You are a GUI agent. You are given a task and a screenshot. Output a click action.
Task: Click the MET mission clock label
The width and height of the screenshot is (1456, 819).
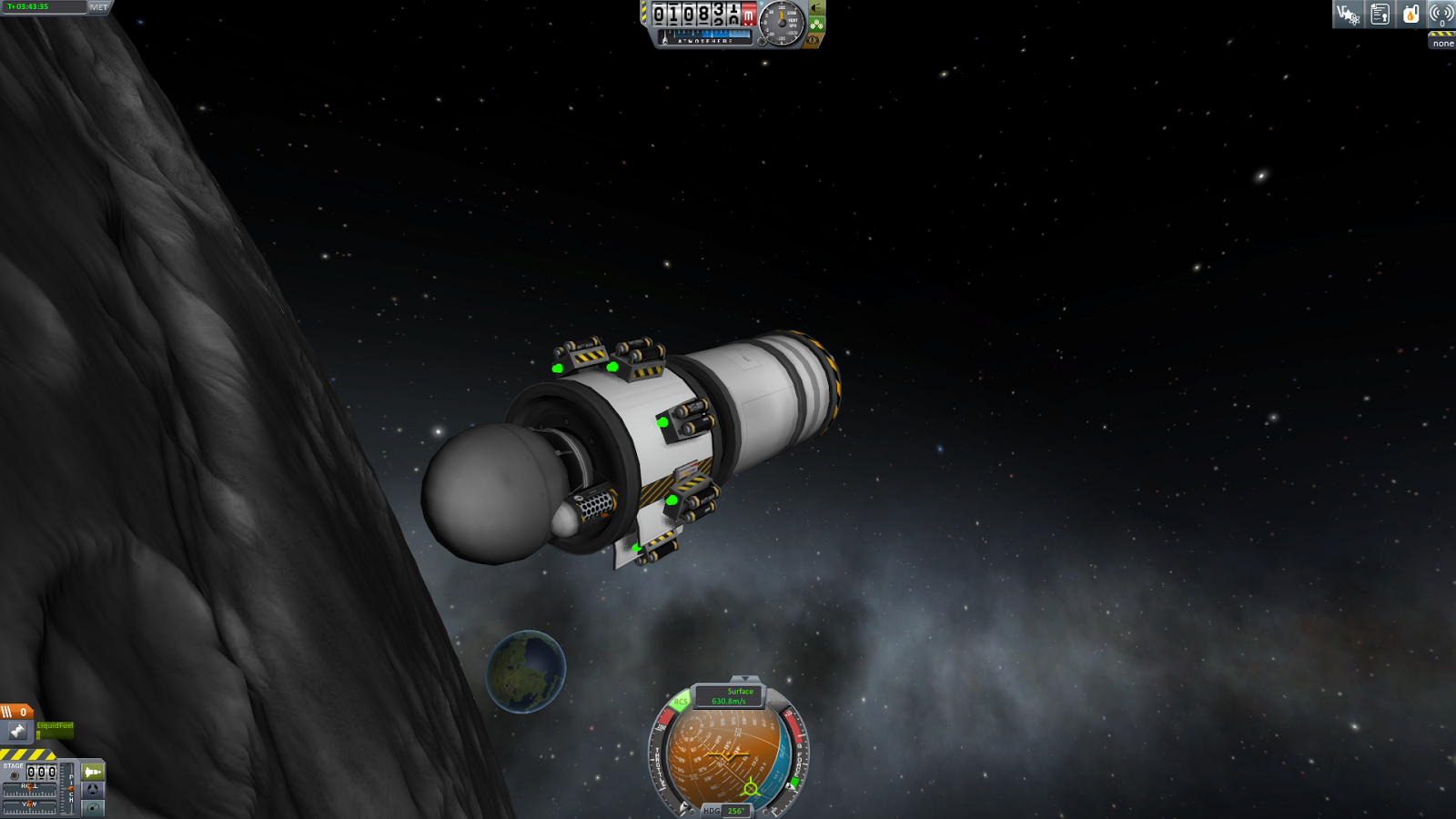(x=98, y=7)
